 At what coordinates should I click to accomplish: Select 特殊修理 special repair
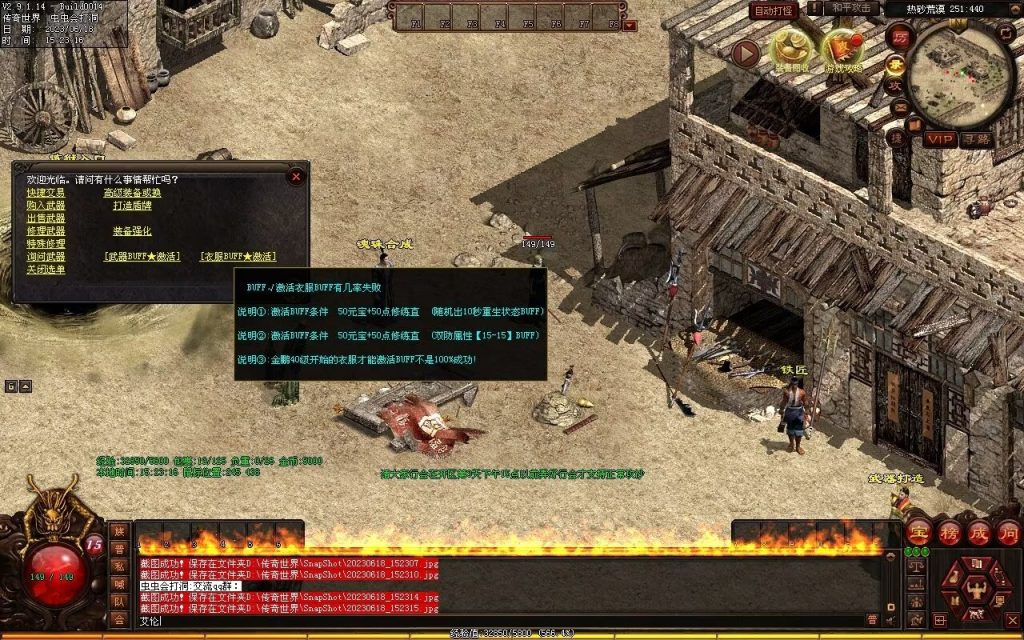click(x=46, y=244)
